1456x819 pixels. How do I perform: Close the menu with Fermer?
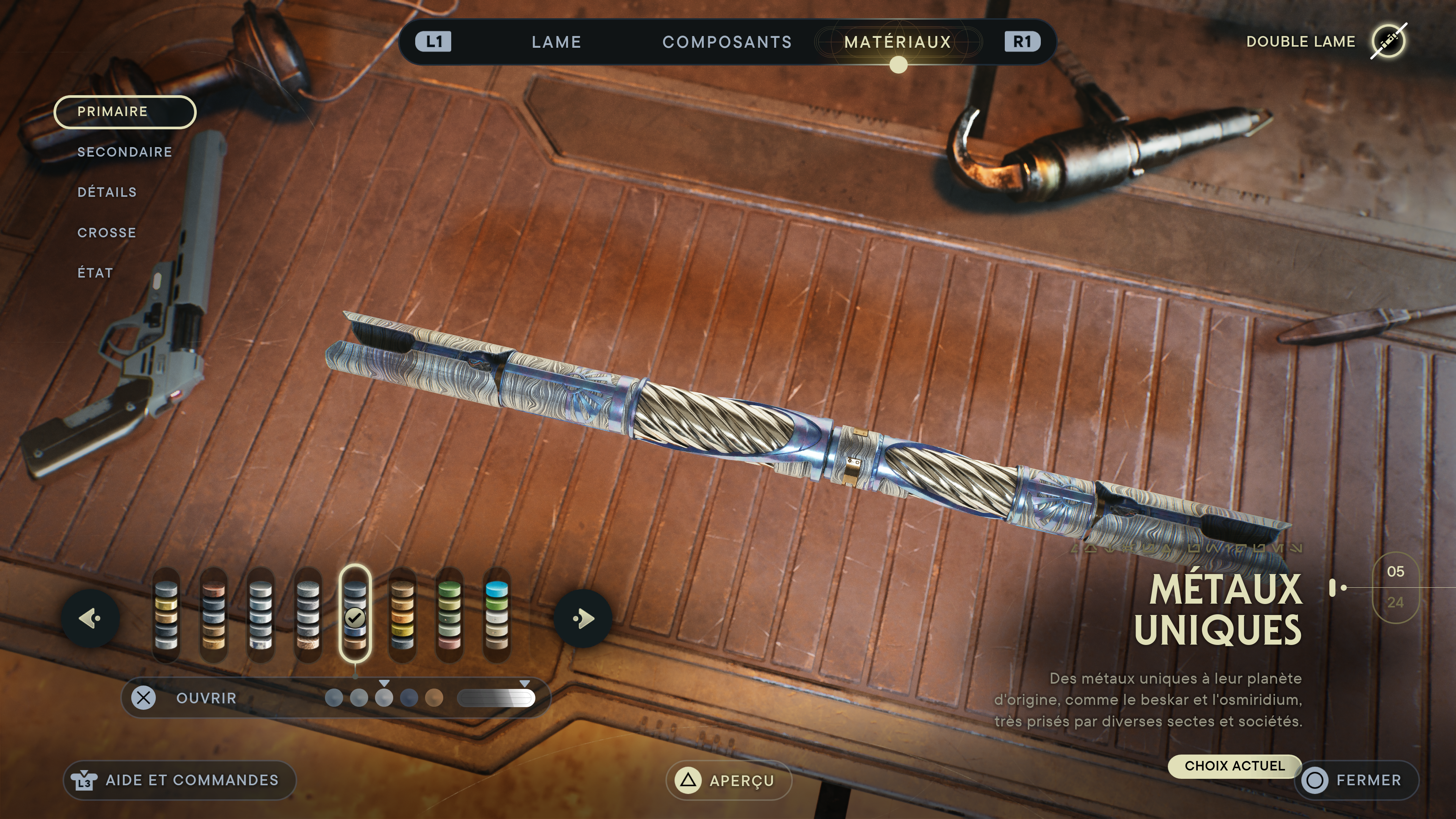pos(1356,781)
